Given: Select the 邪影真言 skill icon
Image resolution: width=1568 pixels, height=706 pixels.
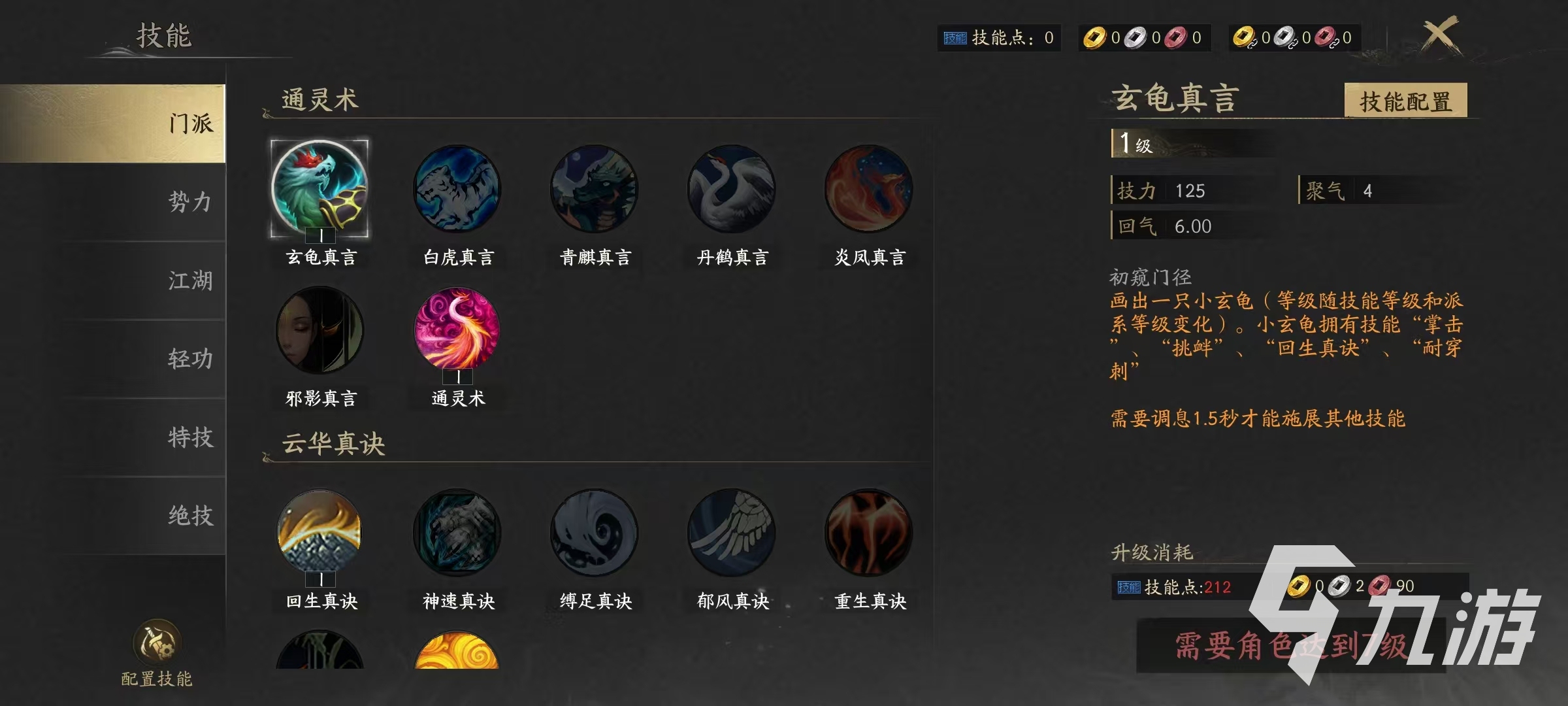Looking at the screenshot, I should [x=319, y=330].
